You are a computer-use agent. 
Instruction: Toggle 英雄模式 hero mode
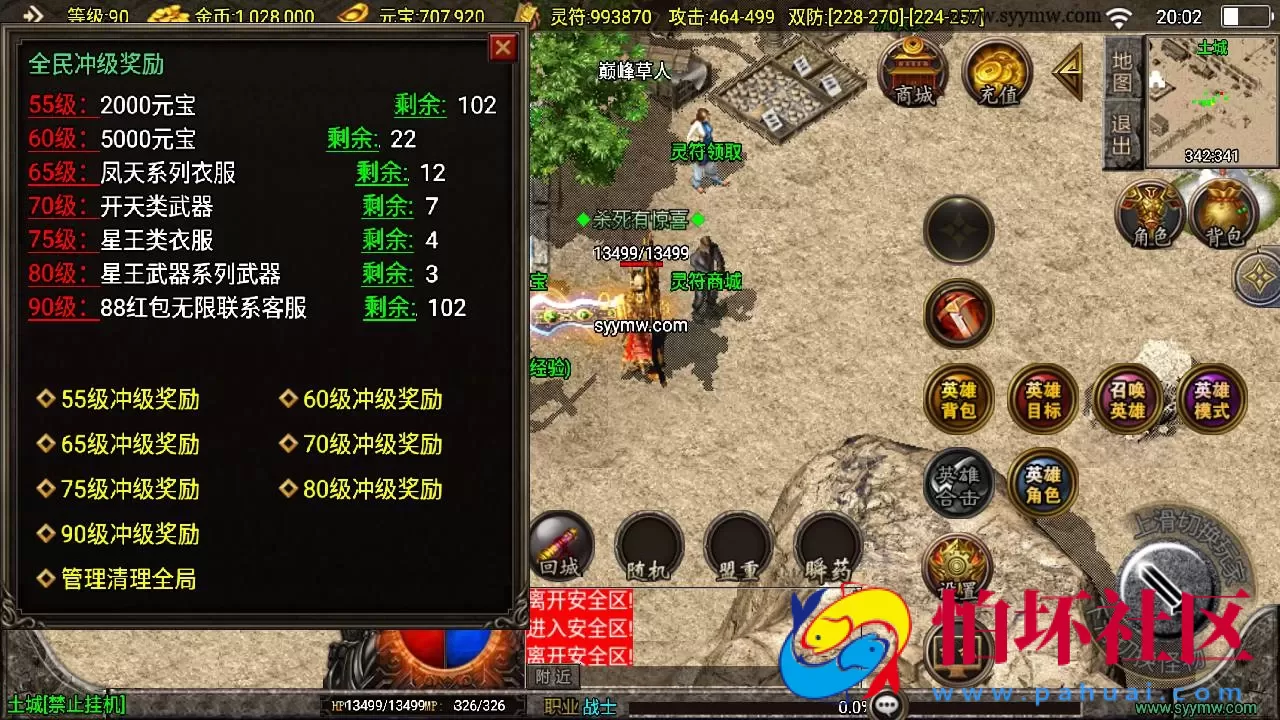pos(1212,398)
